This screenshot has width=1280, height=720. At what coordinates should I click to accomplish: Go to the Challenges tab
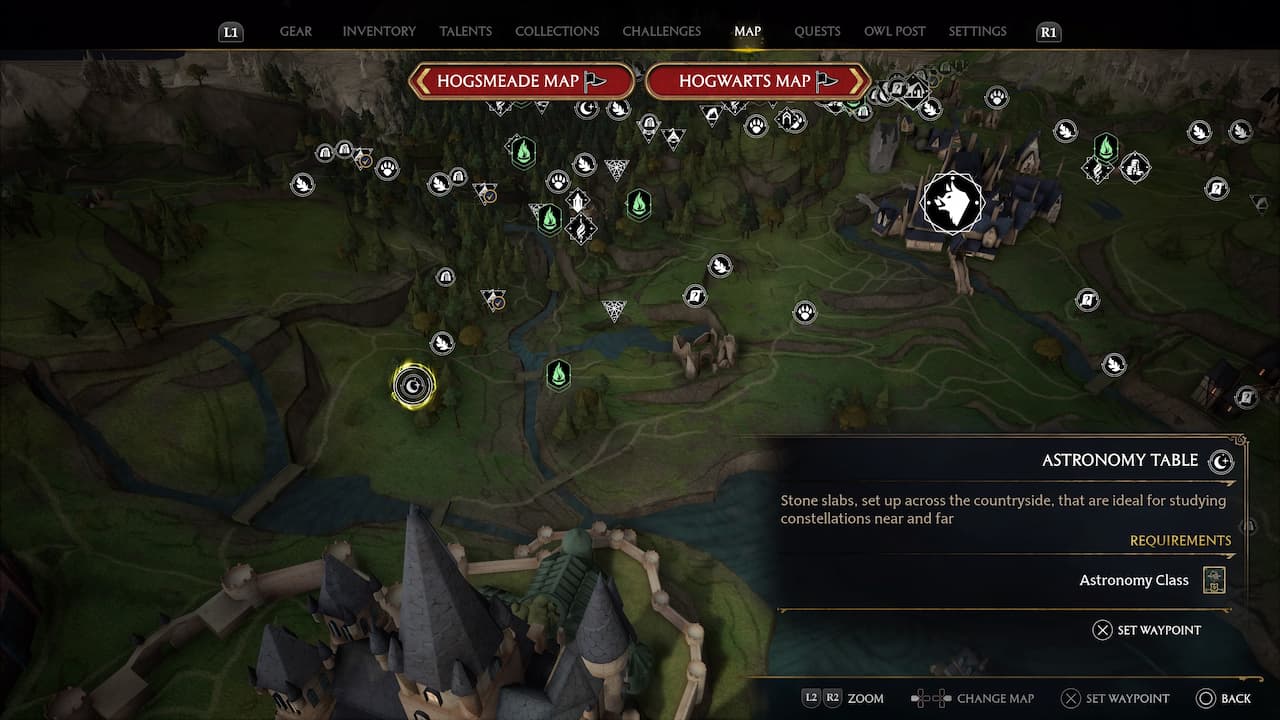pyautogui.click(x=661, y=31)
